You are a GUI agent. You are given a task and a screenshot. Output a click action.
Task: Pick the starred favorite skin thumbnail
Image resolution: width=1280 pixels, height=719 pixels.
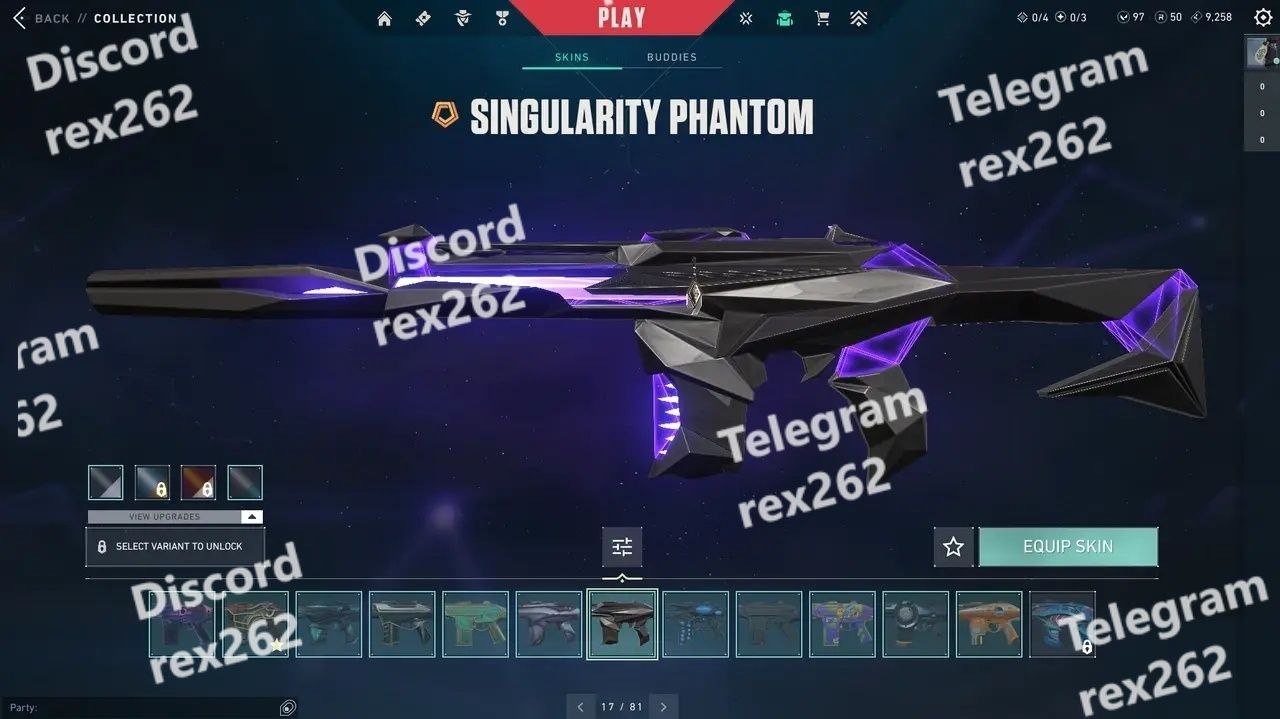(x=256, y=624)
